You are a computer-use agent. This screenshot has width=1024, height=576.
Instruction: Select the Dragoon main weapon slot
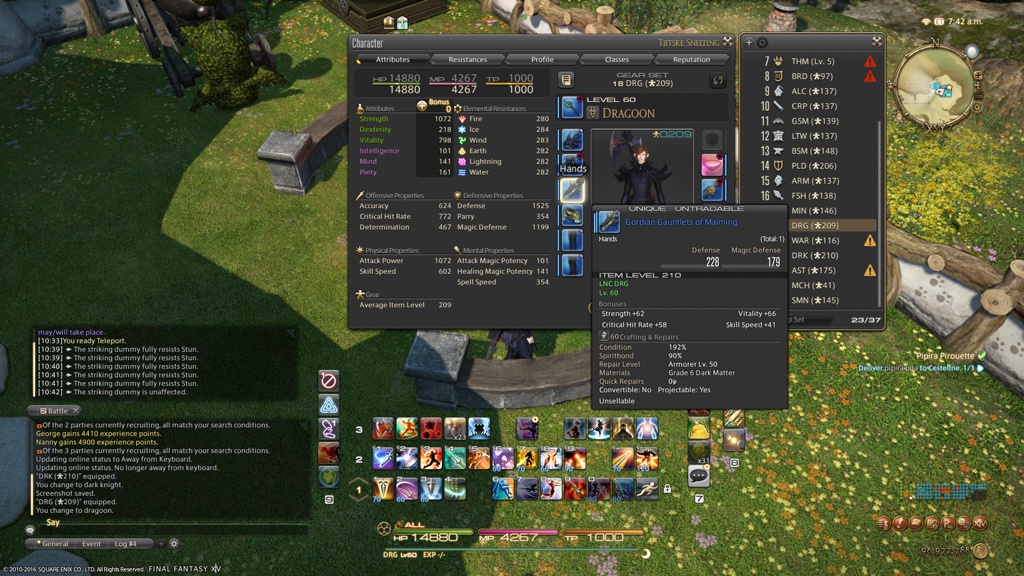572,108
